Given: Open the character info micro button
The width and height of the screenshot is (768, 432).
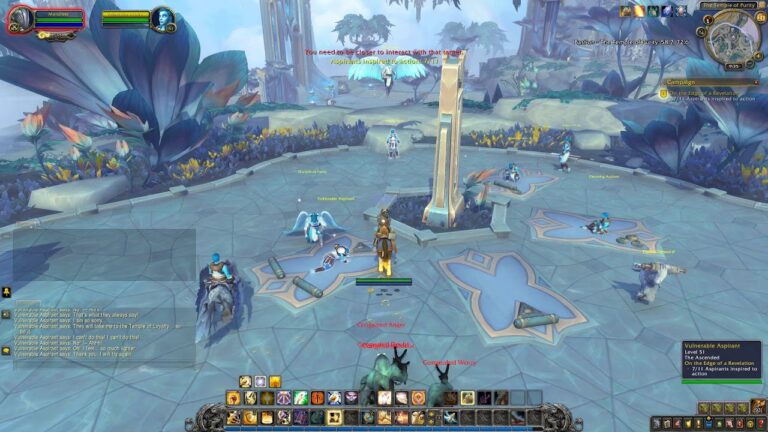Looking at the screenshot, I should [x=657, y=424].
